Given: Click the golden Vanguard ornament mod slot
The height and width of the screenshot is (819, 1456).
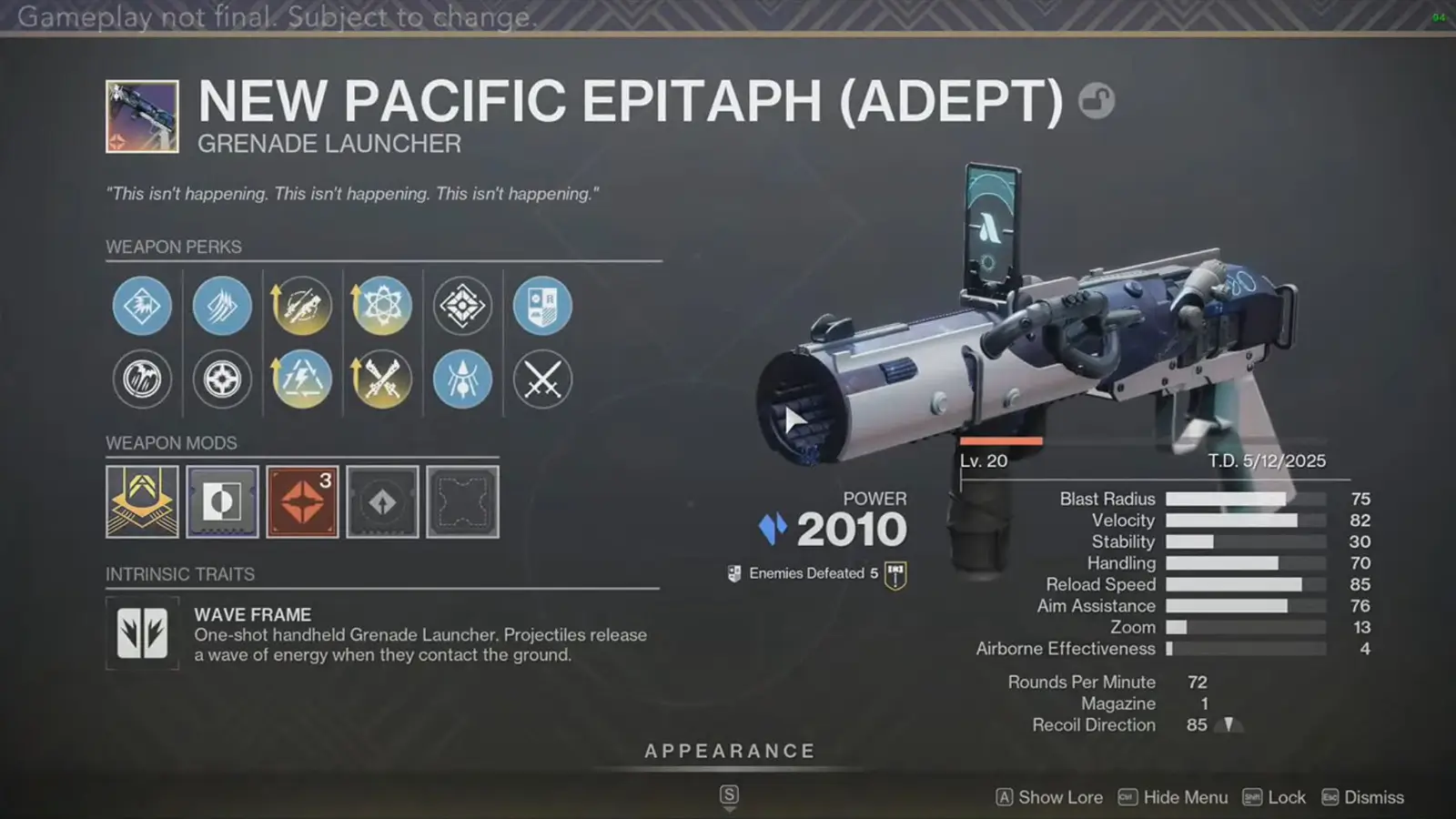Looking at the screenshot, I should point(142,501).
